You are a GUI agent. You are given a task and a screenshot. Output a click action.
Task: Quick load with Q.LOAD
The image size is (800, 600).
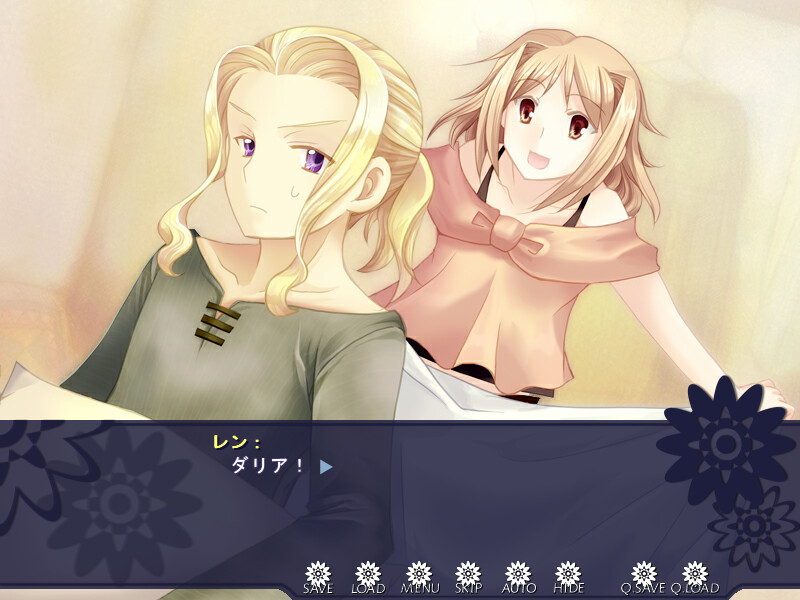tap(695, 575)
